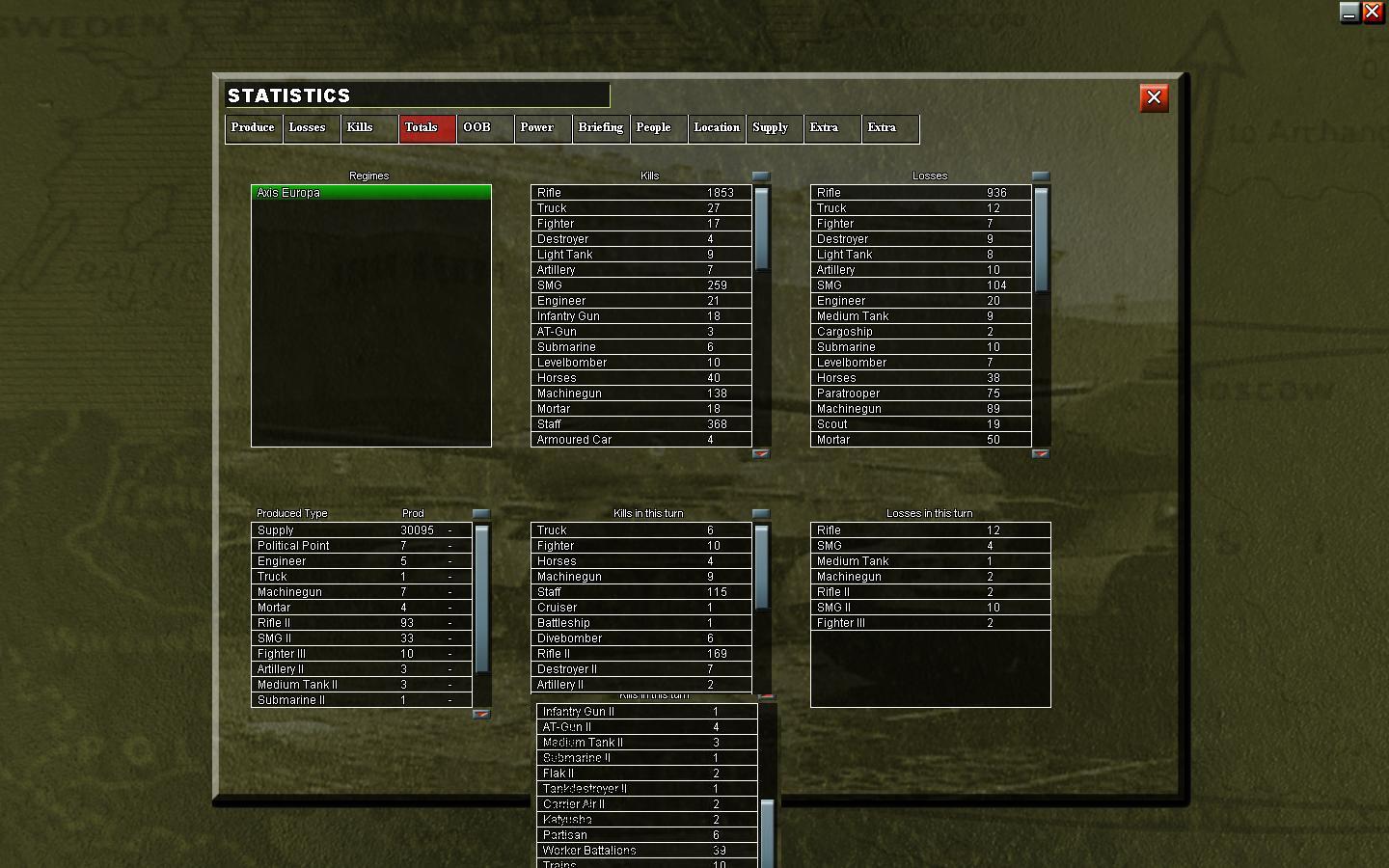
Task: Select the Axis Europa regime entry
Action: pyautogui.click(x=370, y=193)
